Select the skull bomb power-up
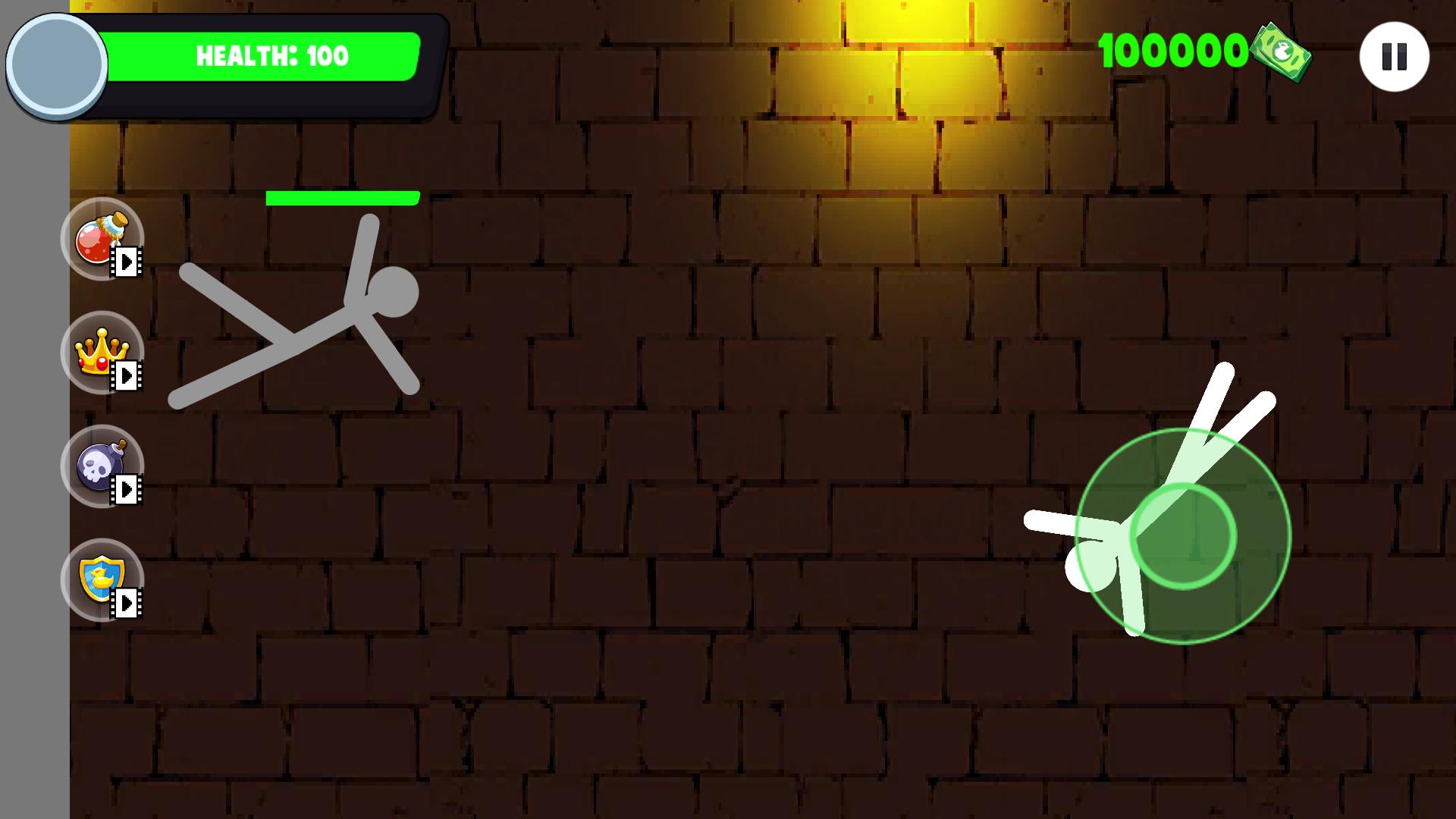 click(x=99, y=466)
